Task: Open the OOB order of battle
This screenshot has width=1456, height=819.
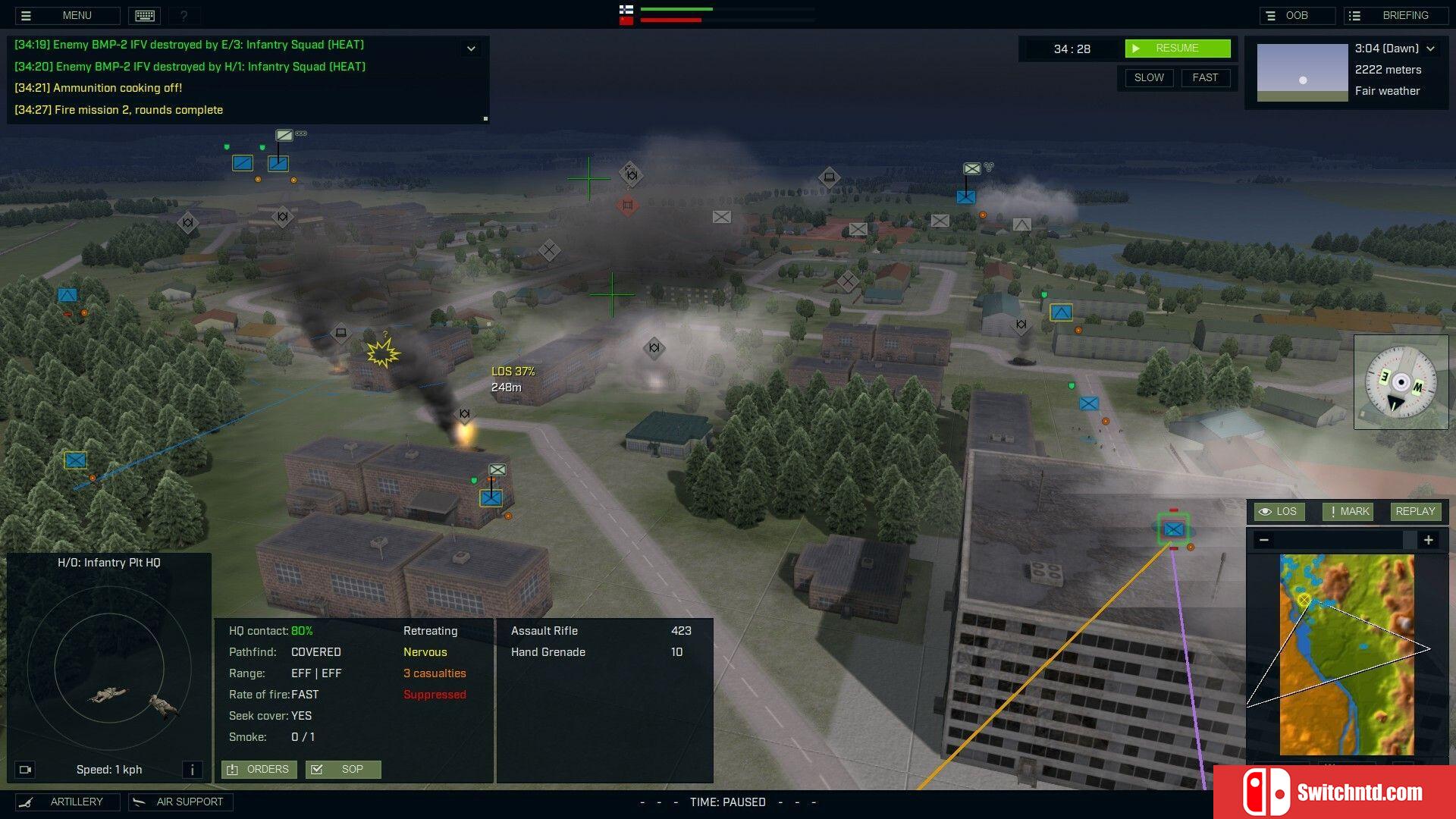Action: 1296,15
